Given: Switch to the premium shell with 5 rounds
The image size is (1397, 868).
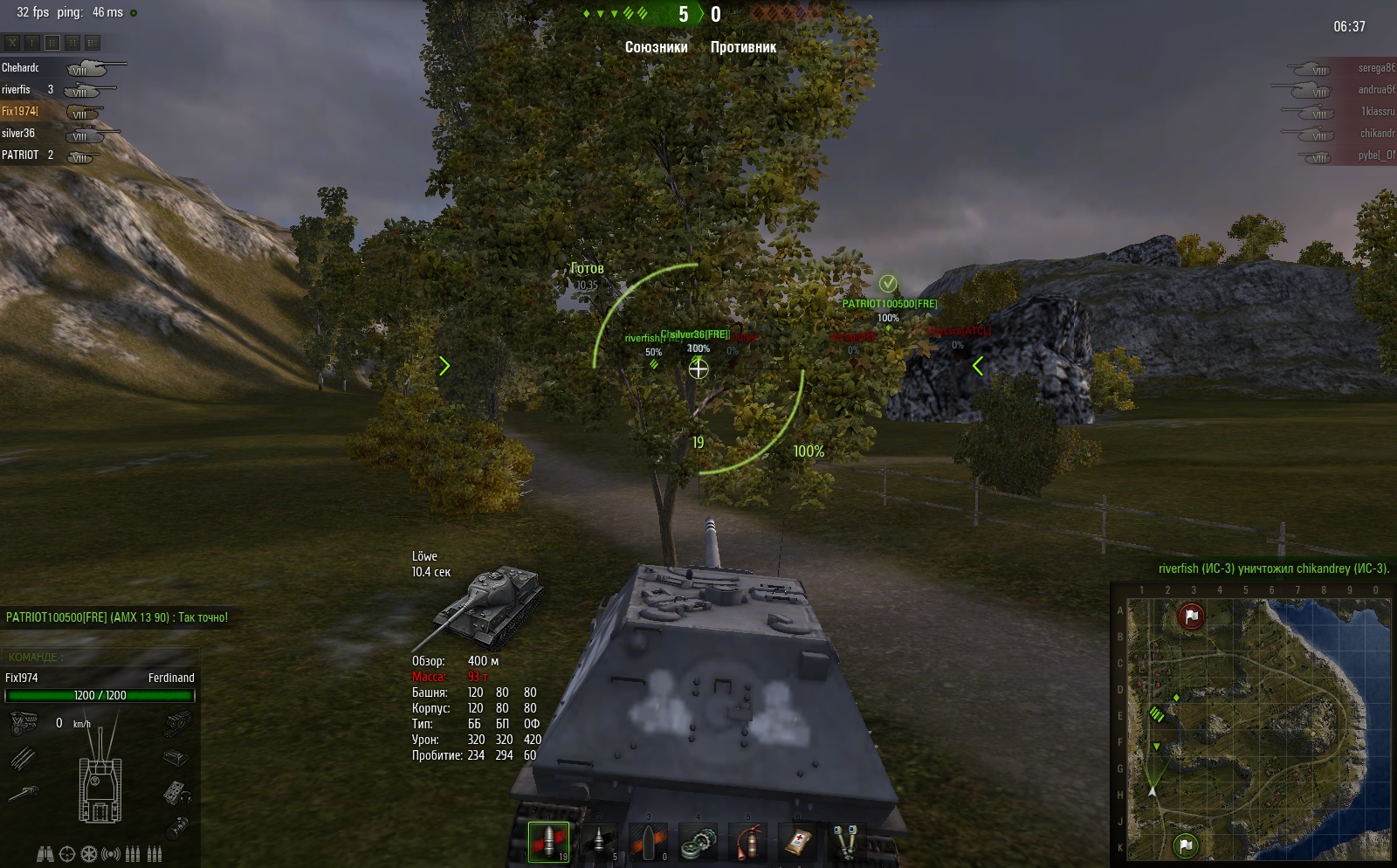Looking at the screenshot, I should coord(599,843).
